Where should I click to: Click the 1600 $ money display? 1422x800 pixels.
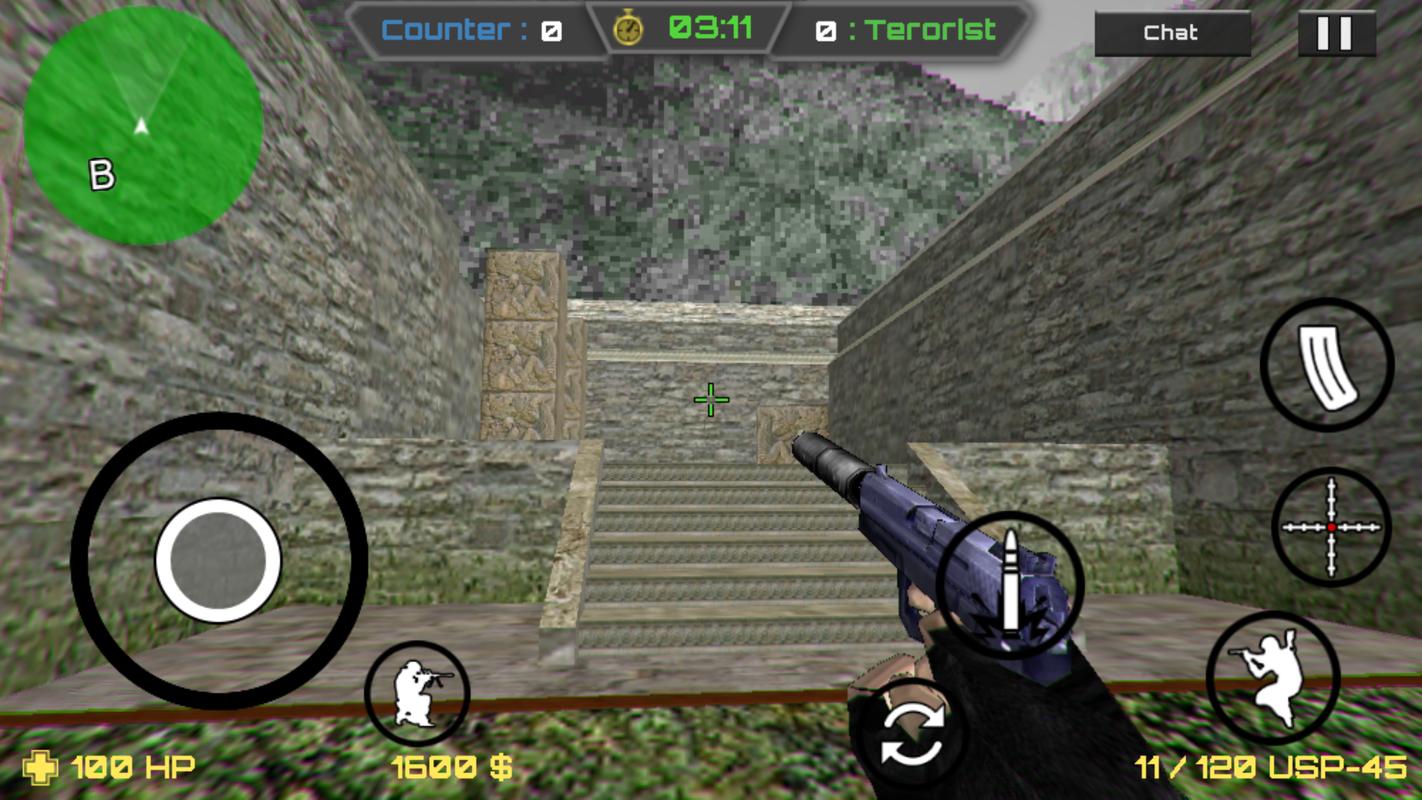click(452, 768)
